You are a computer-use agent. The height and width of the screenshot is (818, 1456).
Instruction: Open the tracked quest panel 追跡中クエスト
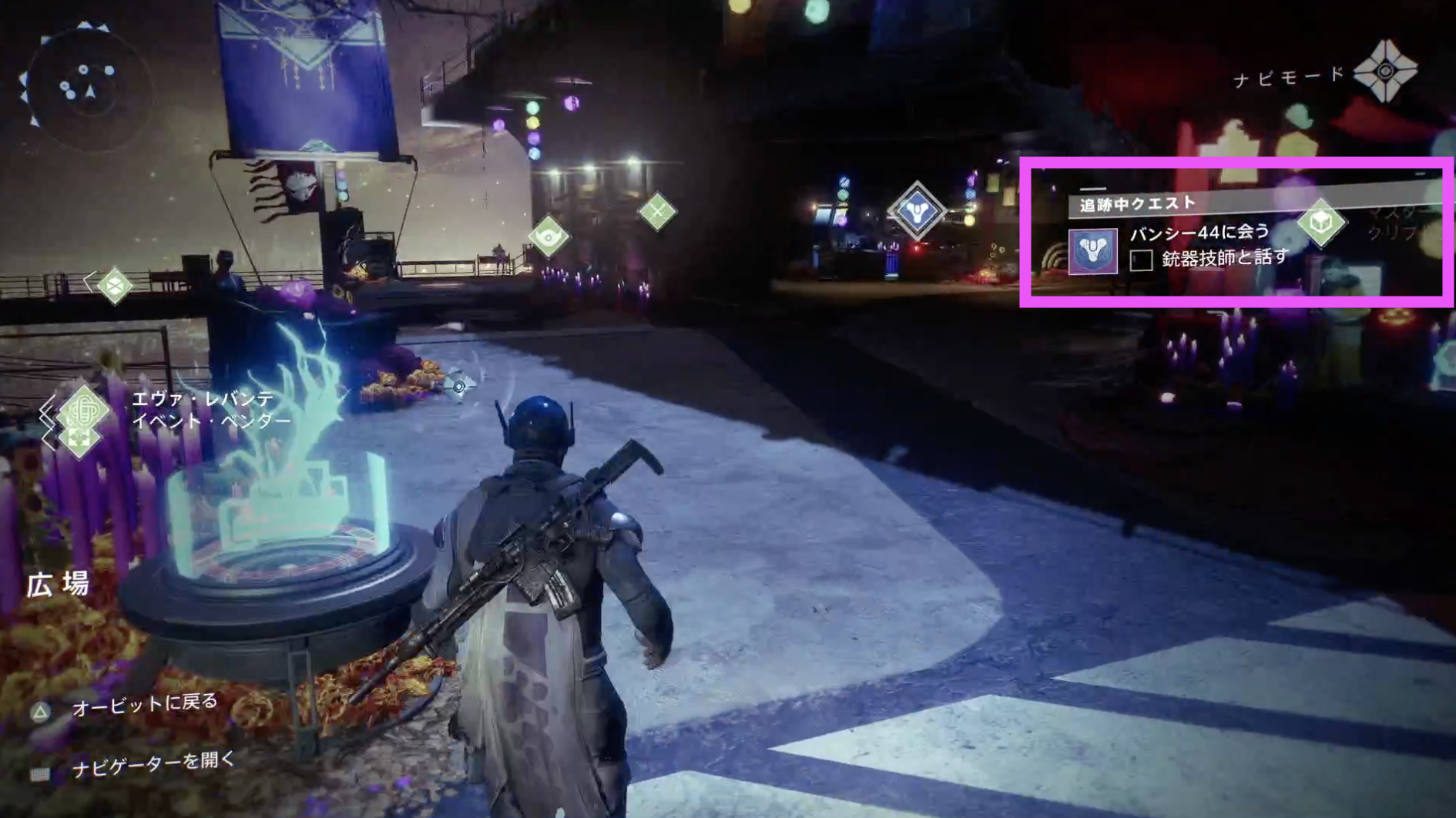click(1137, 204)
